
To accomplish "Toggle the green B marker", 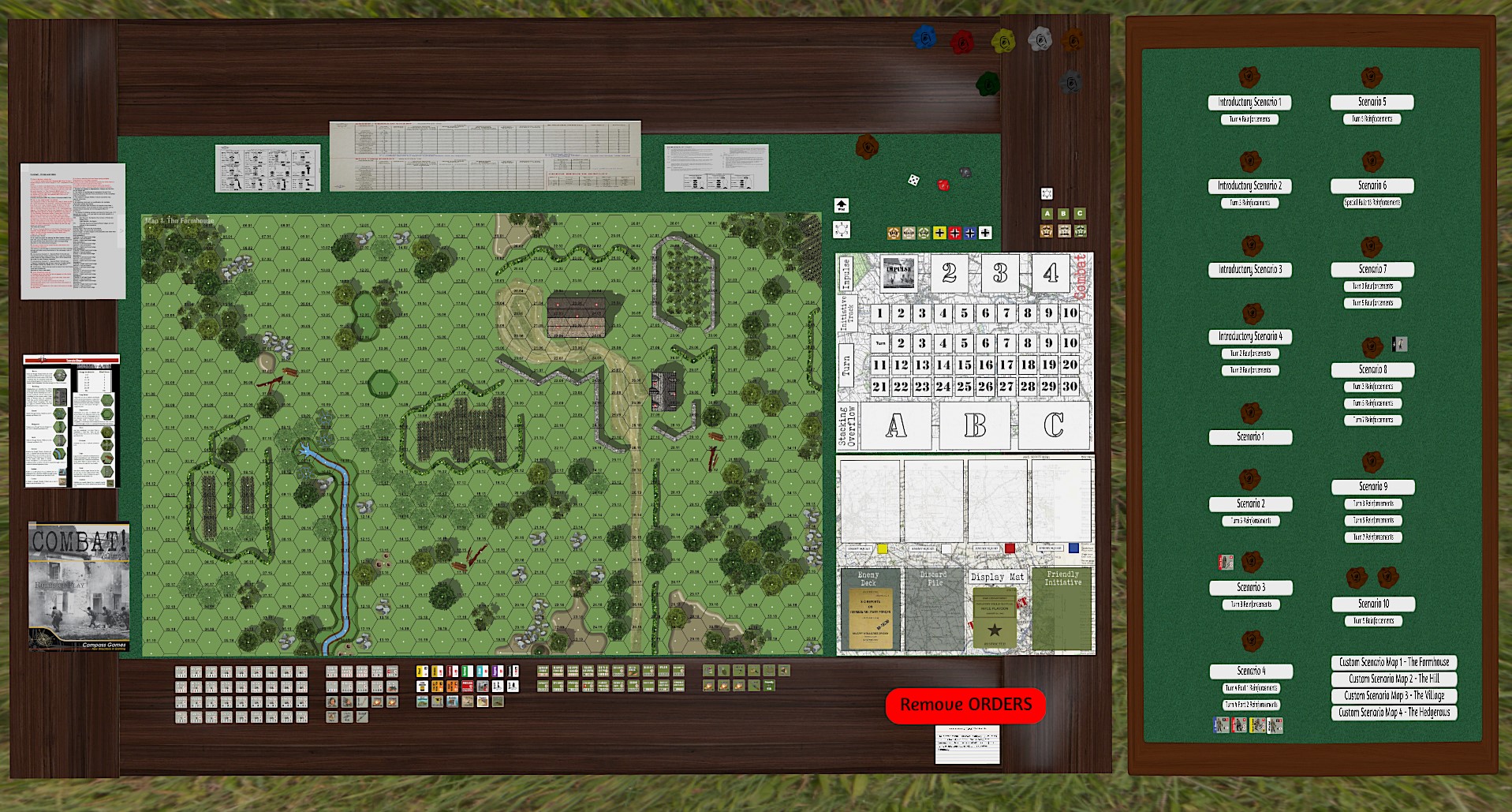I will [x=1064, y=213].
